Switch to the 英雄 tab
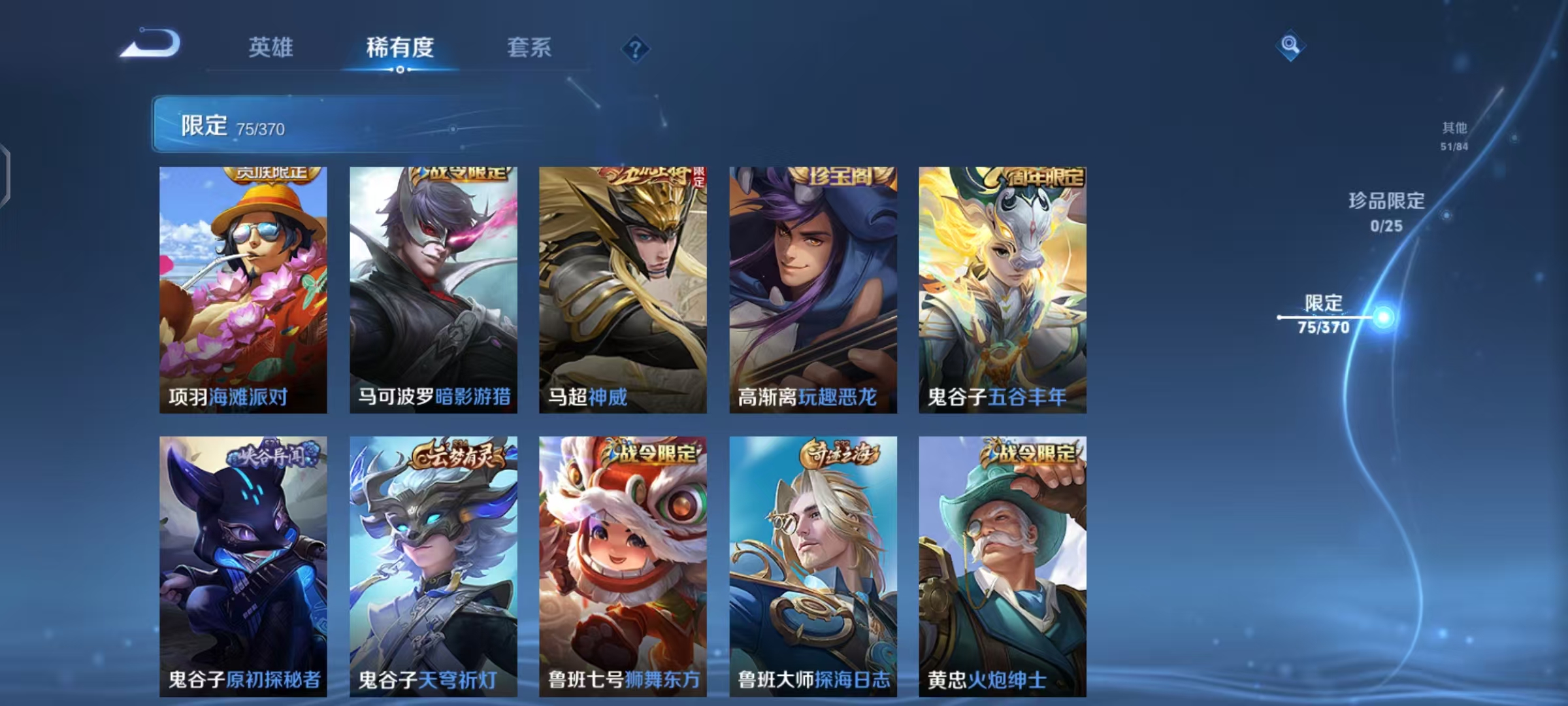The height and width of the screenshot is (706, 1568). [269, 47]
